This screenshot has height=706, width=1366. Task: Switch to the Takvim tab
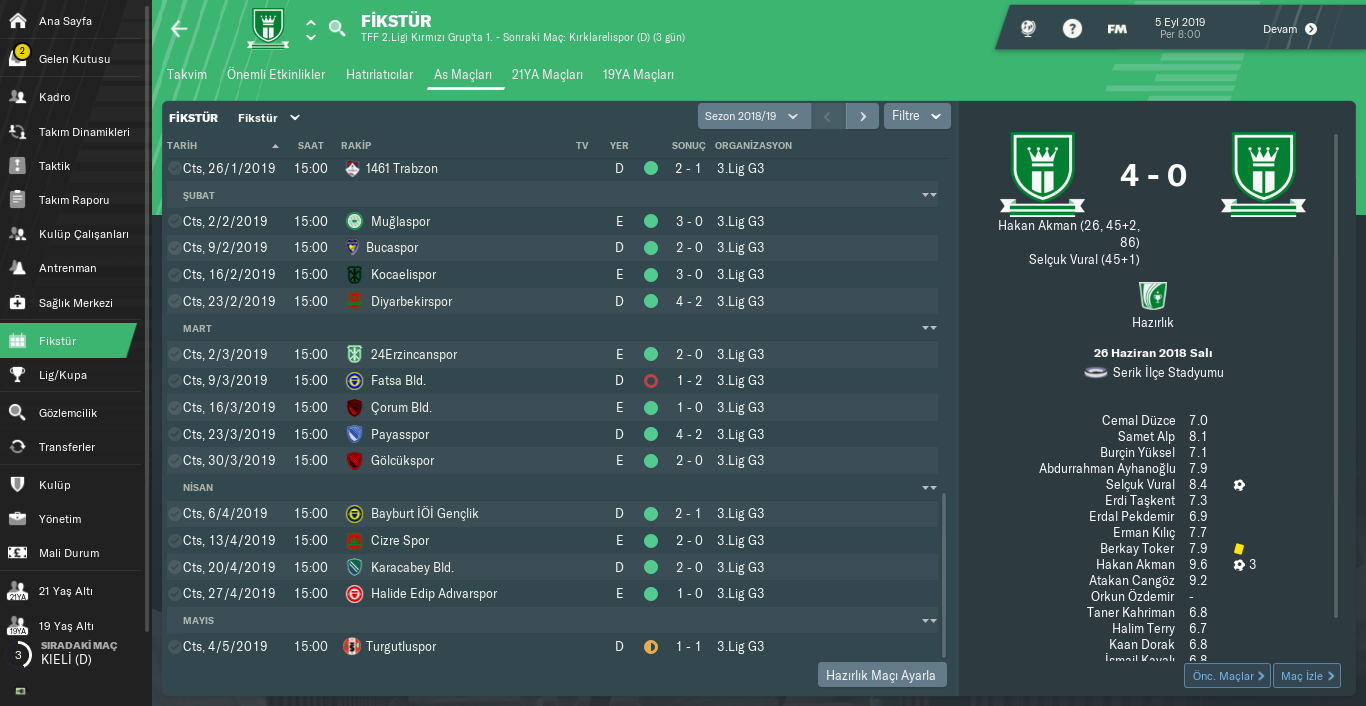[187, 75]
